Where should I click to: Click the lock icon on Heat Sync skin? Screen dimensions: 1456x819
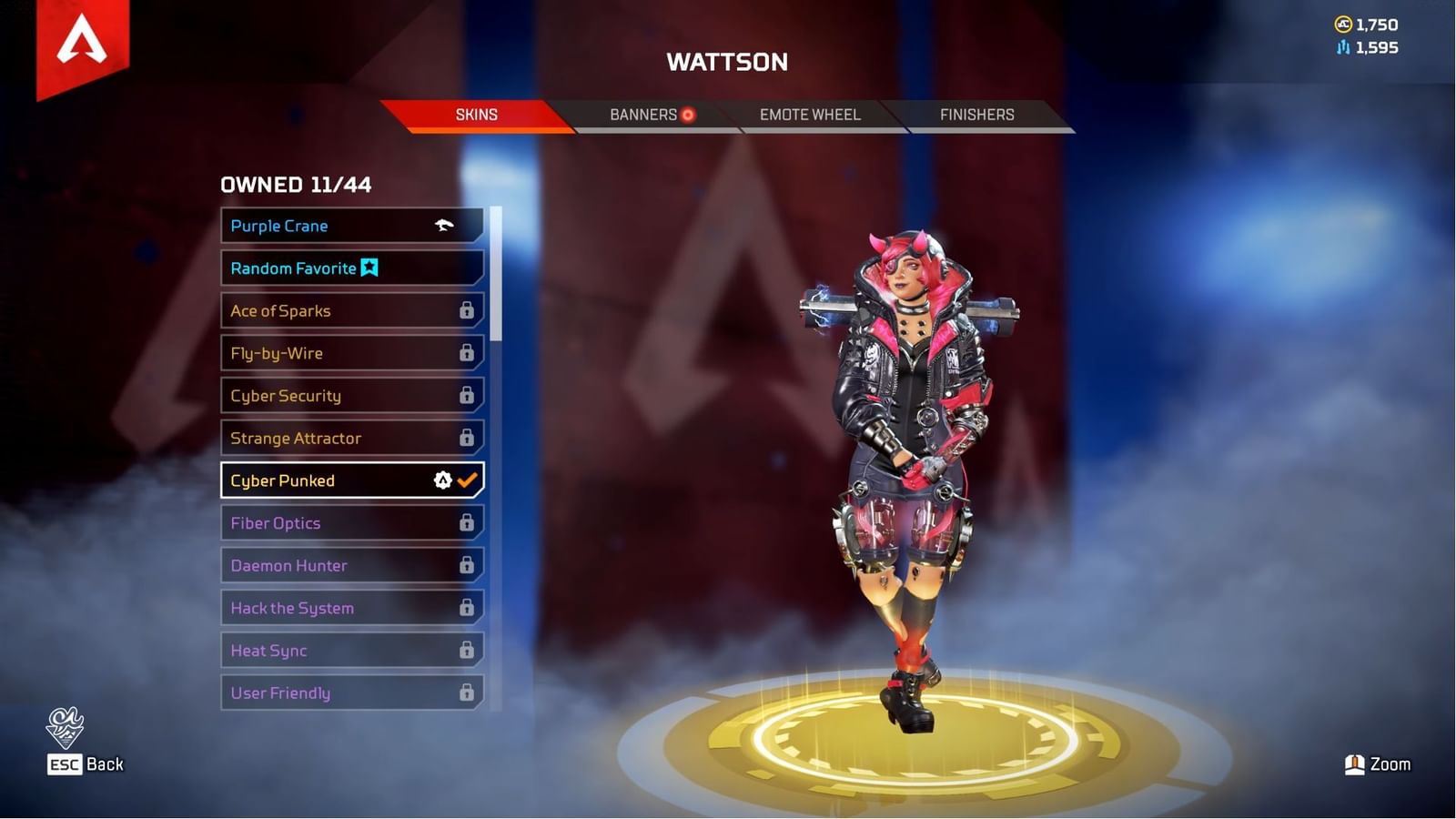coord(467,650)
